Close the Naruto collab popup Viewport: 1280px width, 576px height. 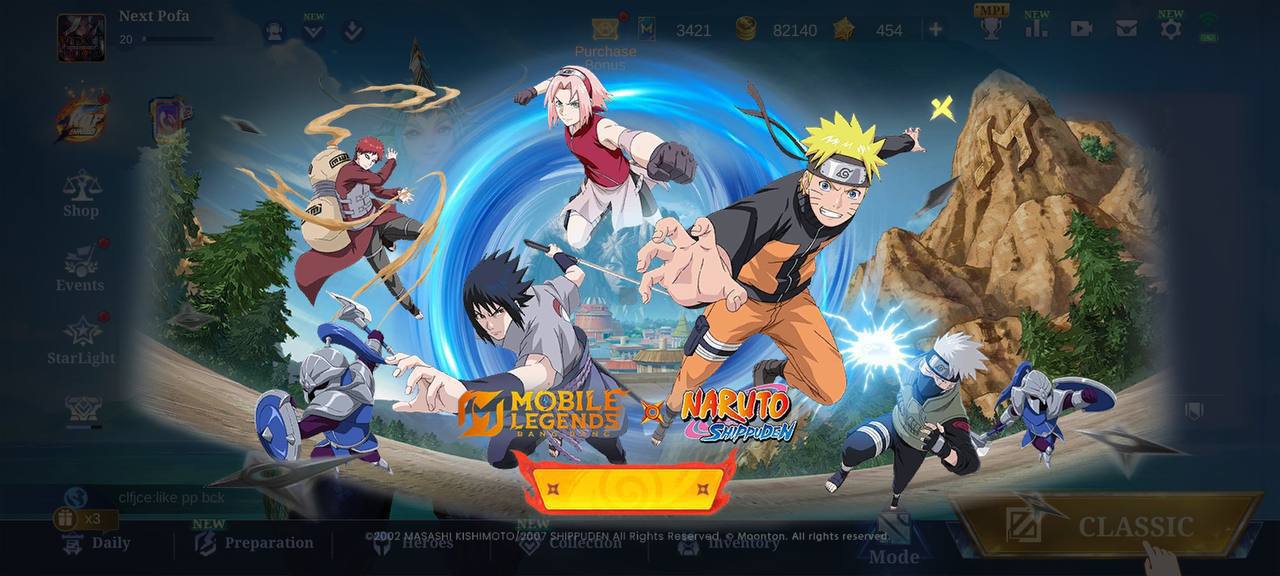click(x=941, y=108)
